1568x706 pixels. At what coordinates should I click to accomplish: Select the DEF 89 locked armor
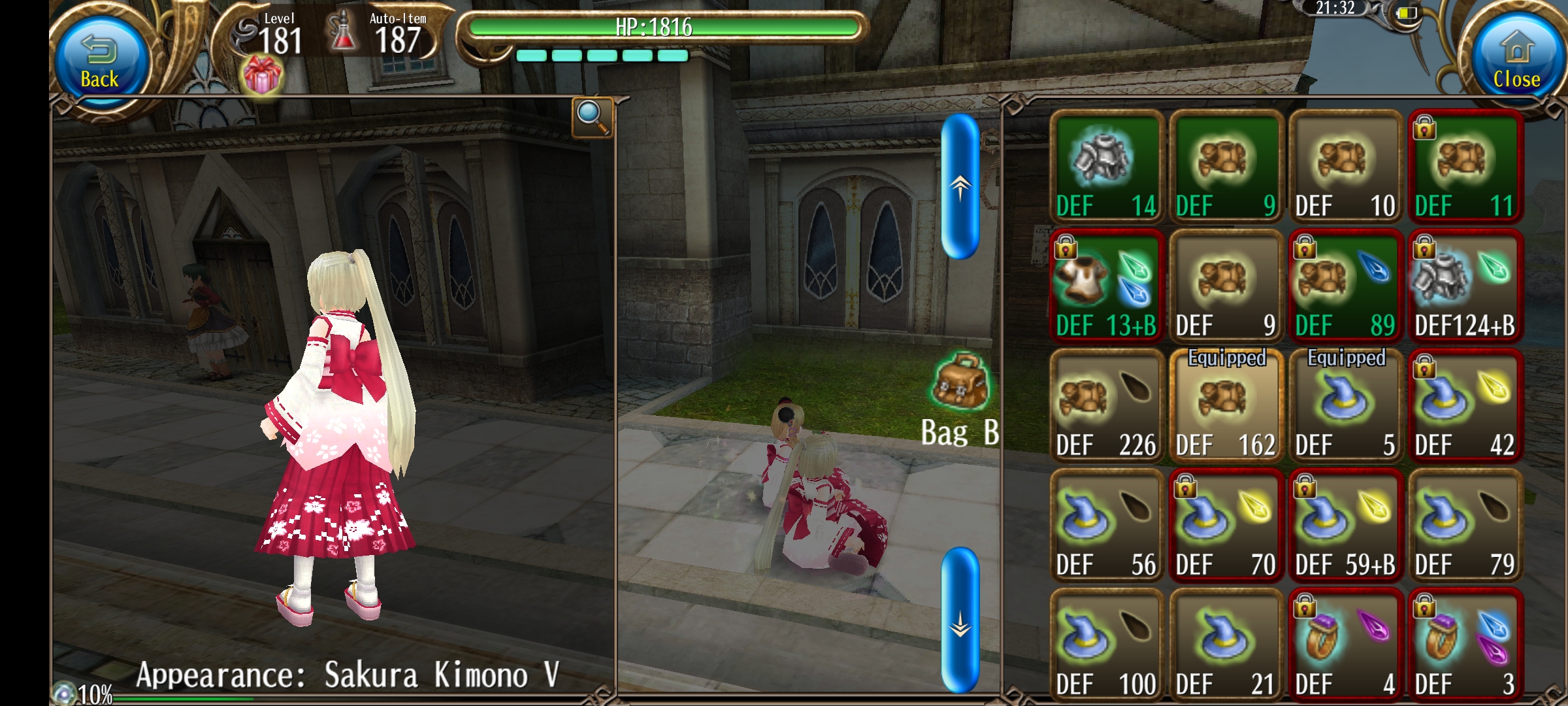(1345, 286)
